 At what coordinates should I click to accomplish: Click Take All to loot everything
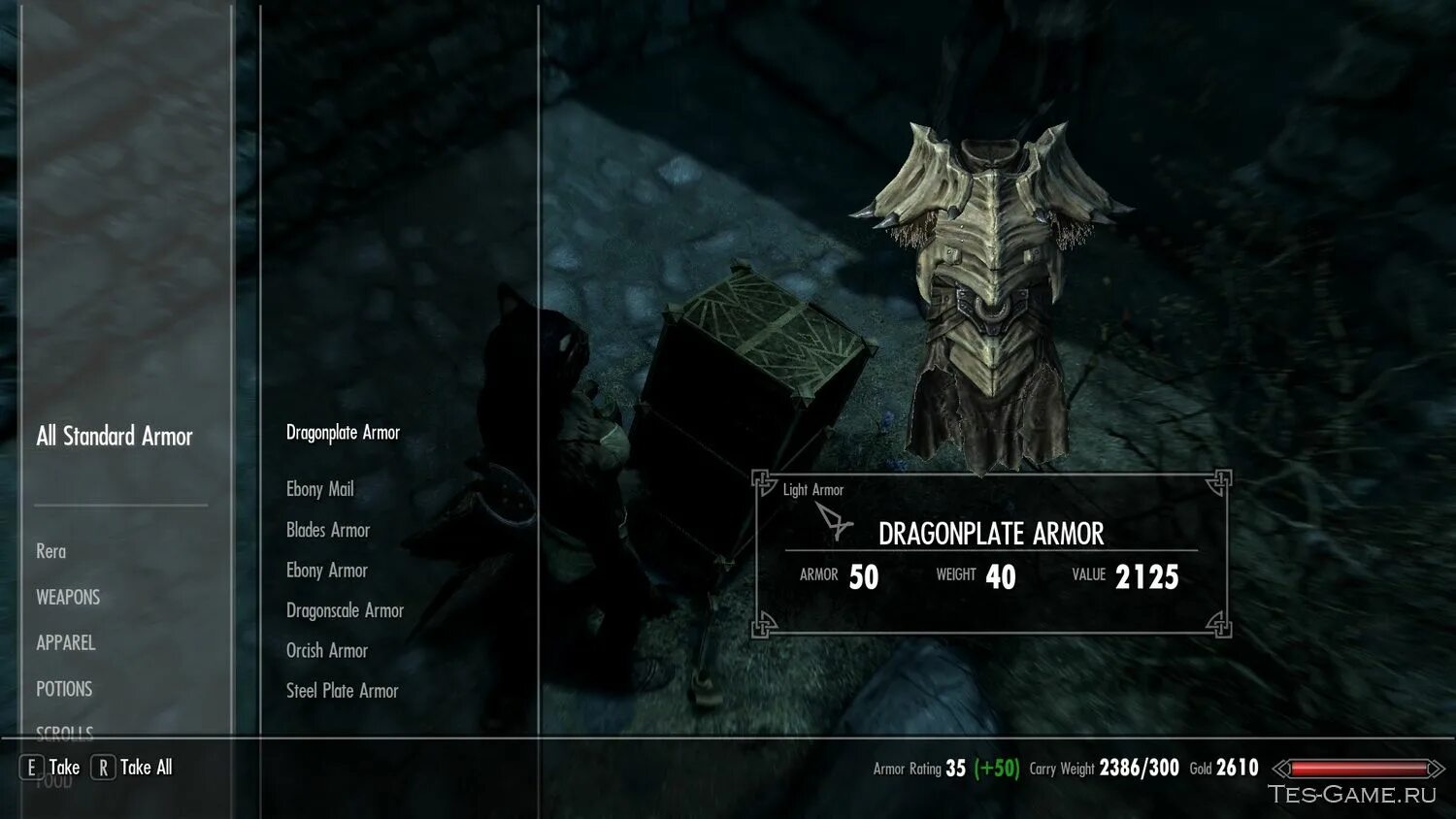point(133,768)
